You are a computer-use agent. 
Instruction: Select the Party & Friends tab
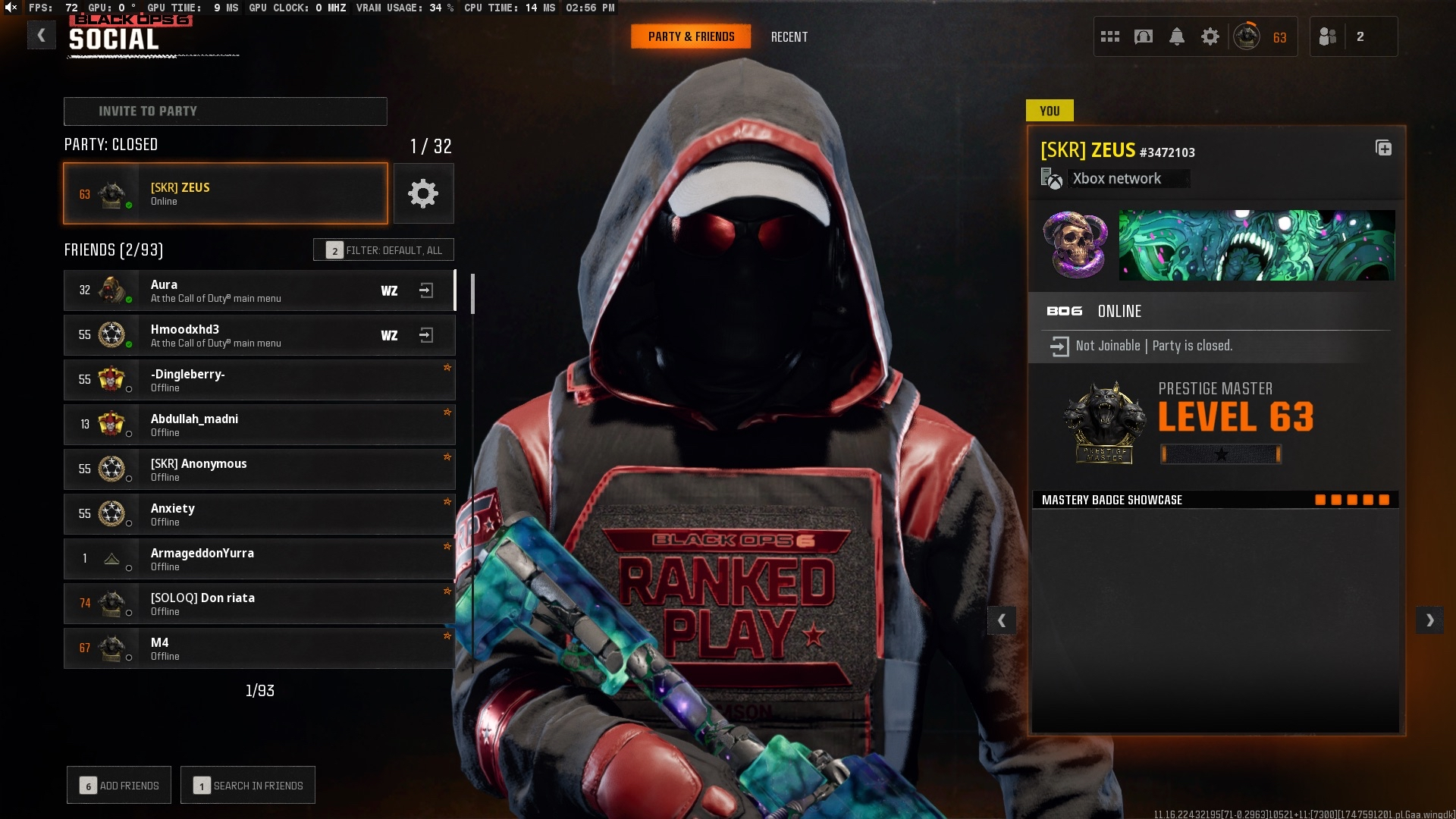690,36
